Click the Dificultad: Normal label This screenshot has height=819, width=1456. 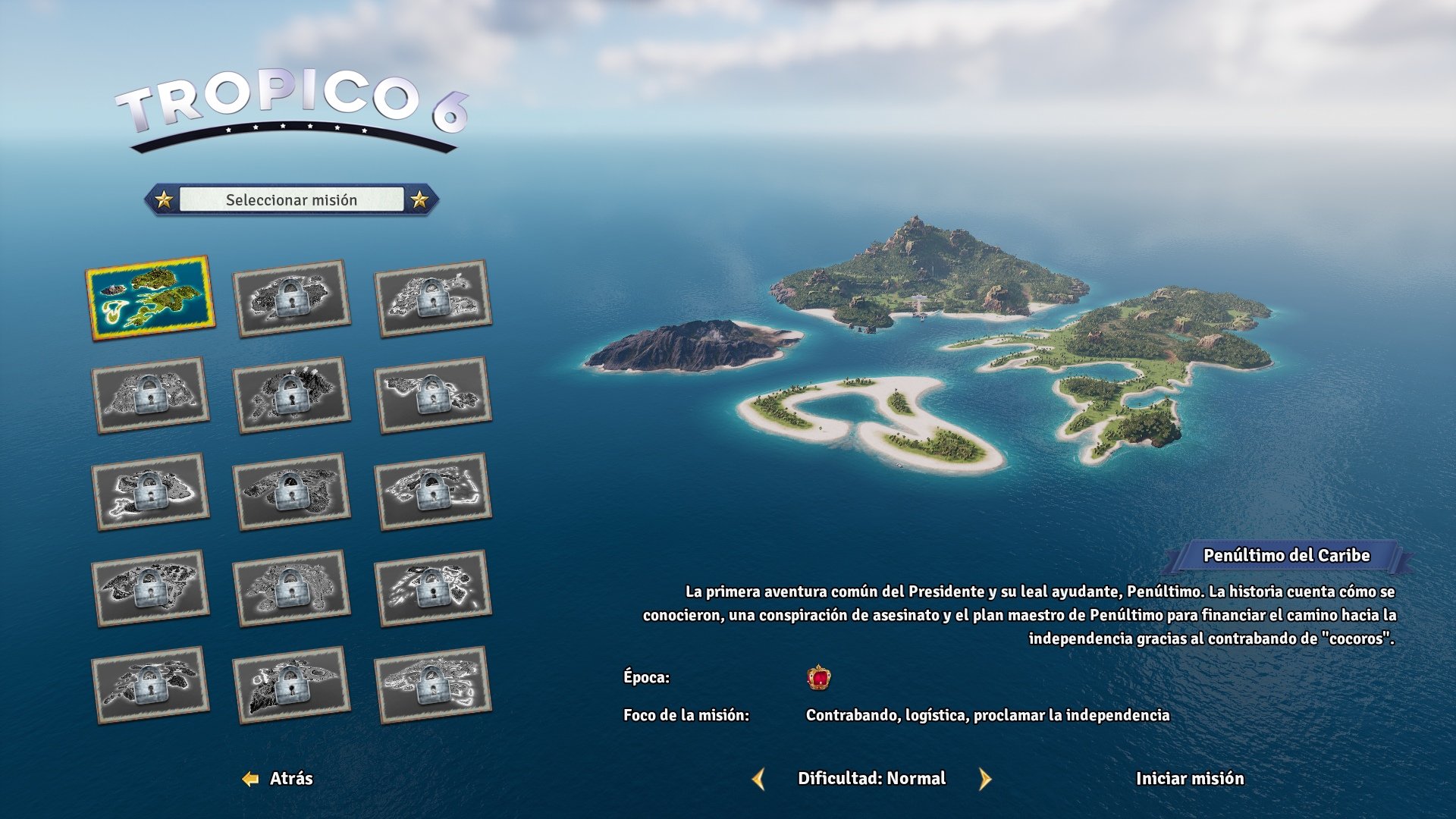click(871, 778)
